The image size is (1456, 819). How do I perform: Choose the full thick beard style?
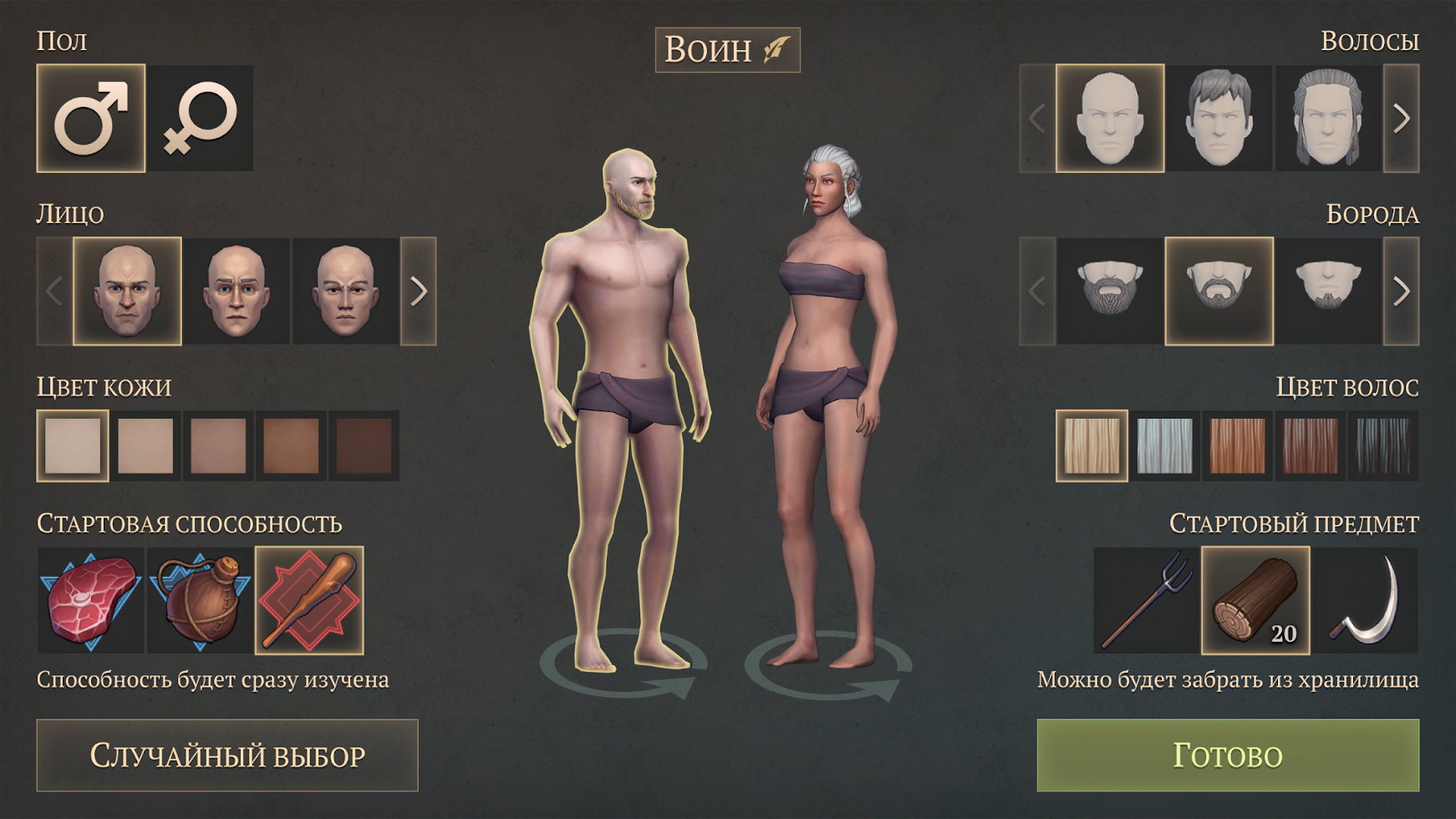coord(1109,292)
